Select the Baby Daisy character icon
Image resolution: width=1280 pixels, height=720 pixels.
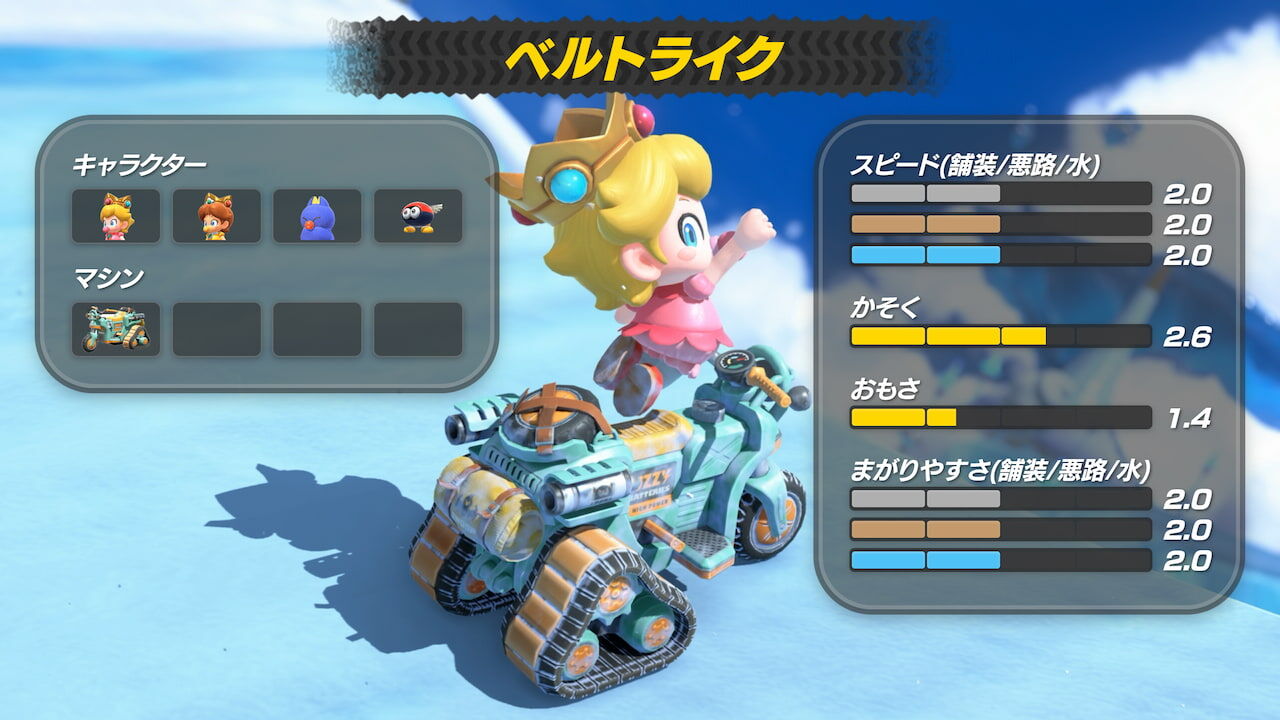[216, 216]
